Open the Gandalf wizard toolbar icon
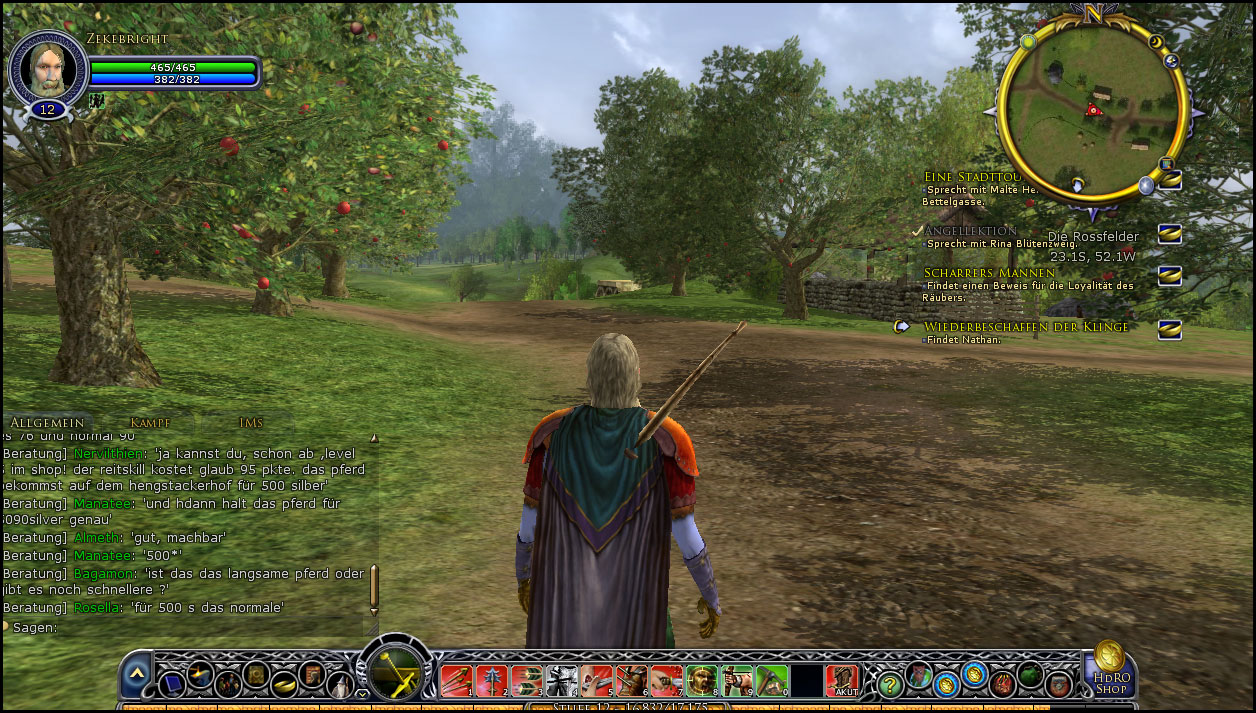The width and height of the screenshot is (1256, 713). tap(340, 686)
